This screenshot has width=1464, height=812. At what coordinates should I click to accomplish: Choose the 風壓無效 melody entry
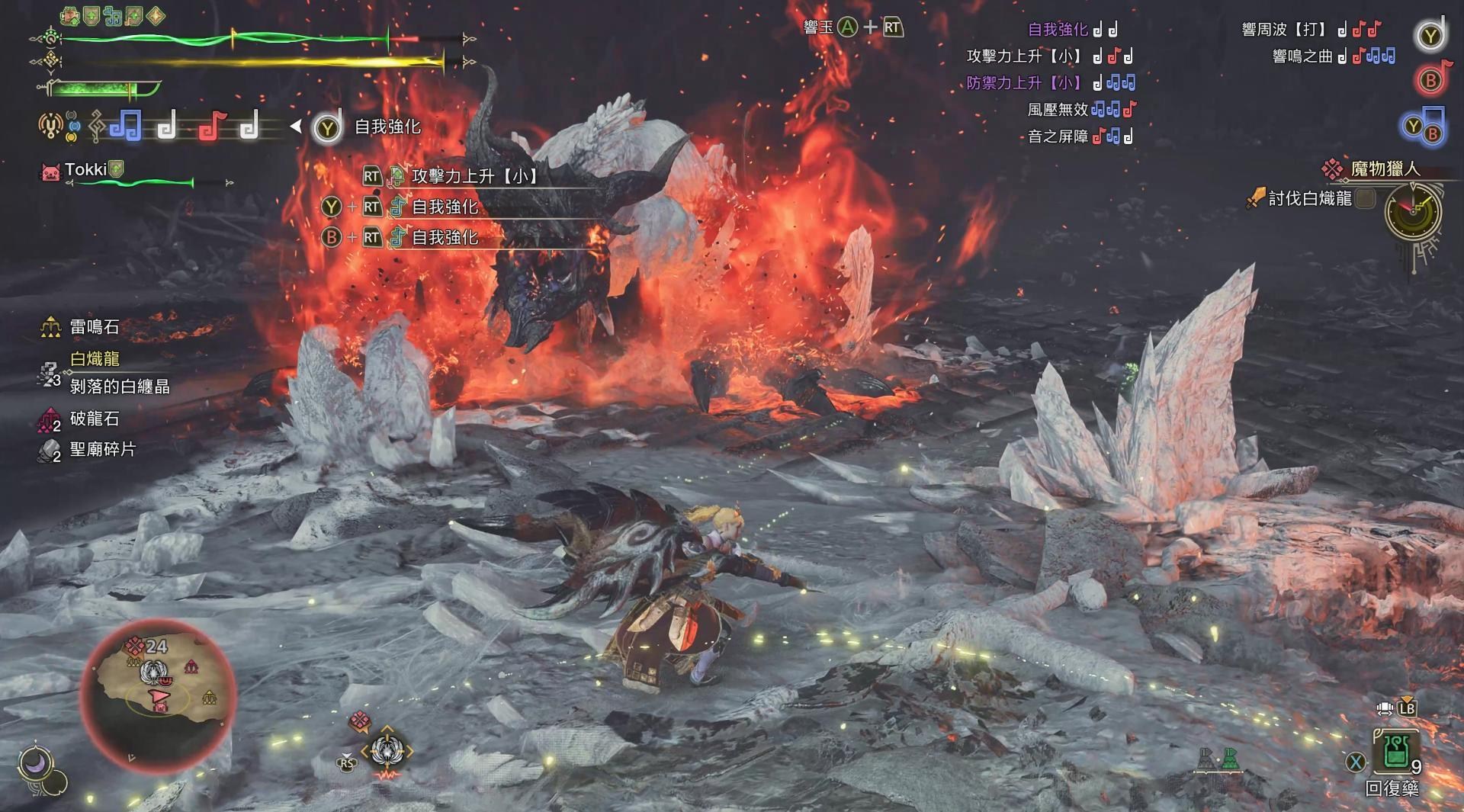tap(1058, 110)
